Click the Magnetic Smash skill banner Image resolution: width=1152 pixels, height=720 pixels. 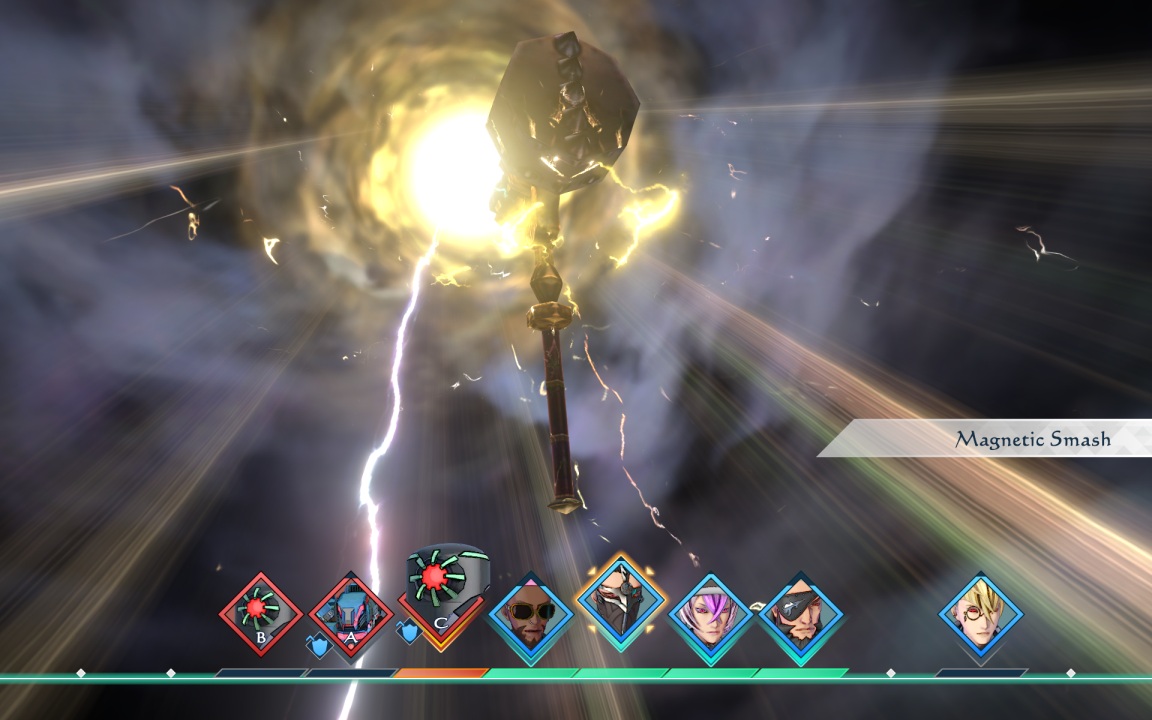tap(1000, 439)
